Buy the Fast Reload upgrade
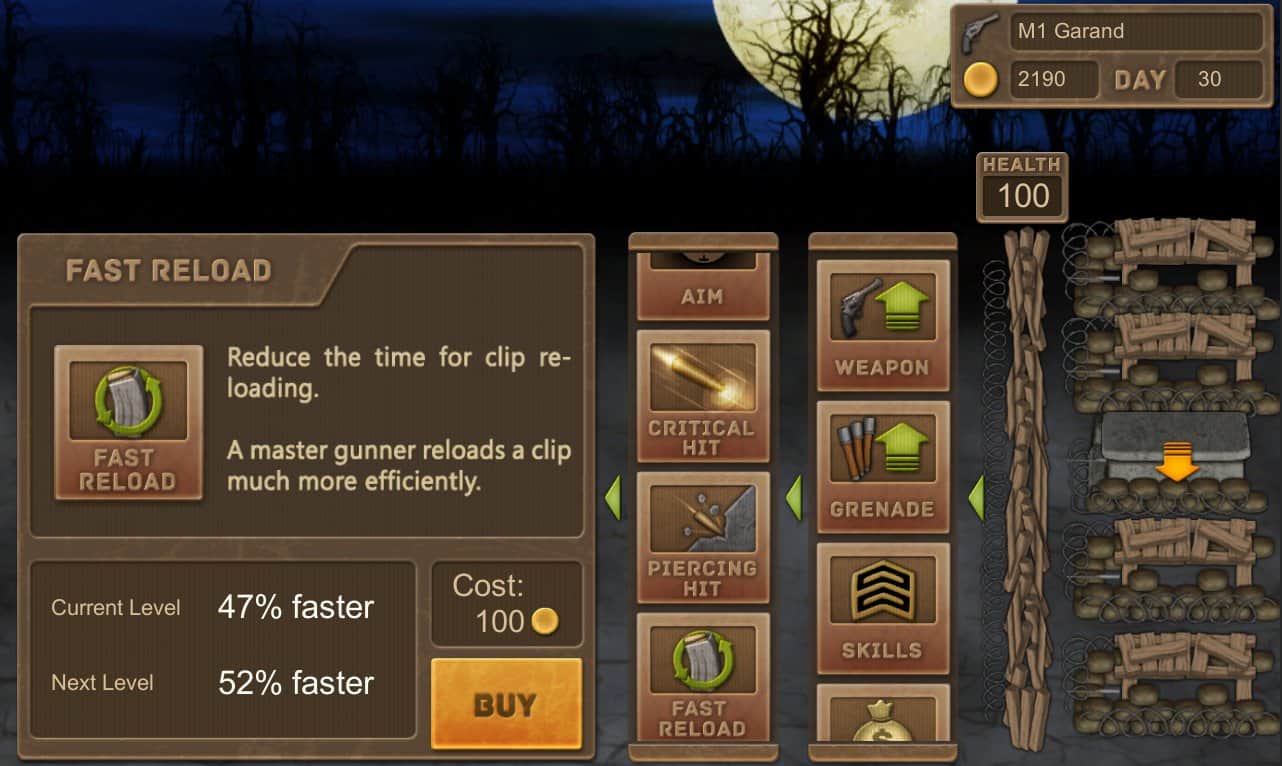 [x=506, y=703]
